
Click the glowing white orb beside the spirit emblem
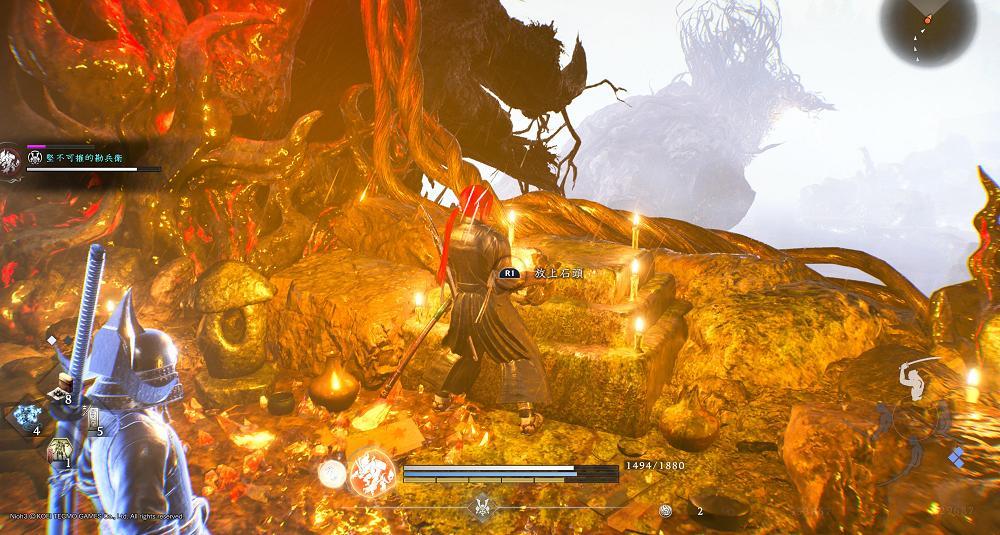pos(329,473)
